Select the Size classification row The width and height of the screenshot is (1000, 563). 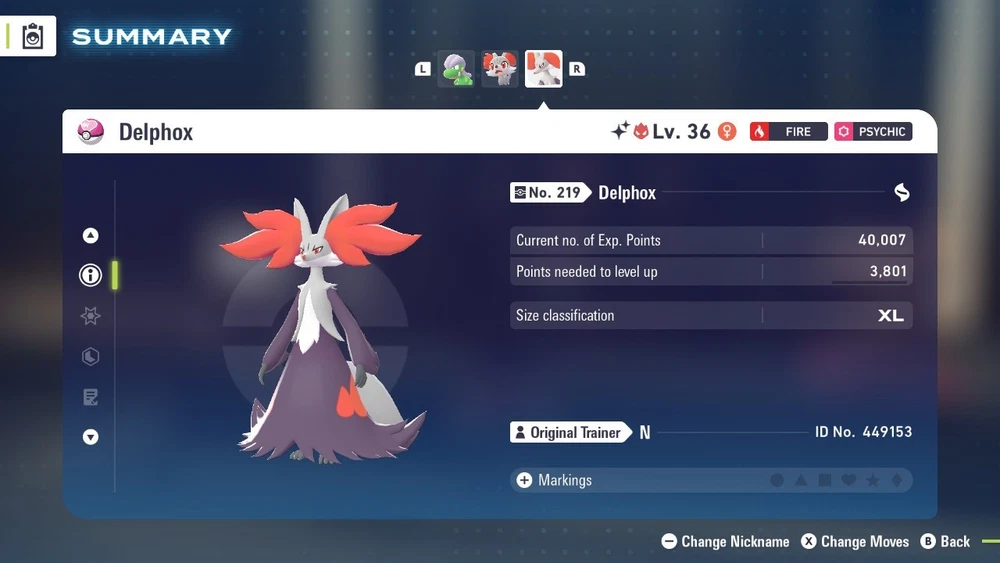click(x=710, y=315)
